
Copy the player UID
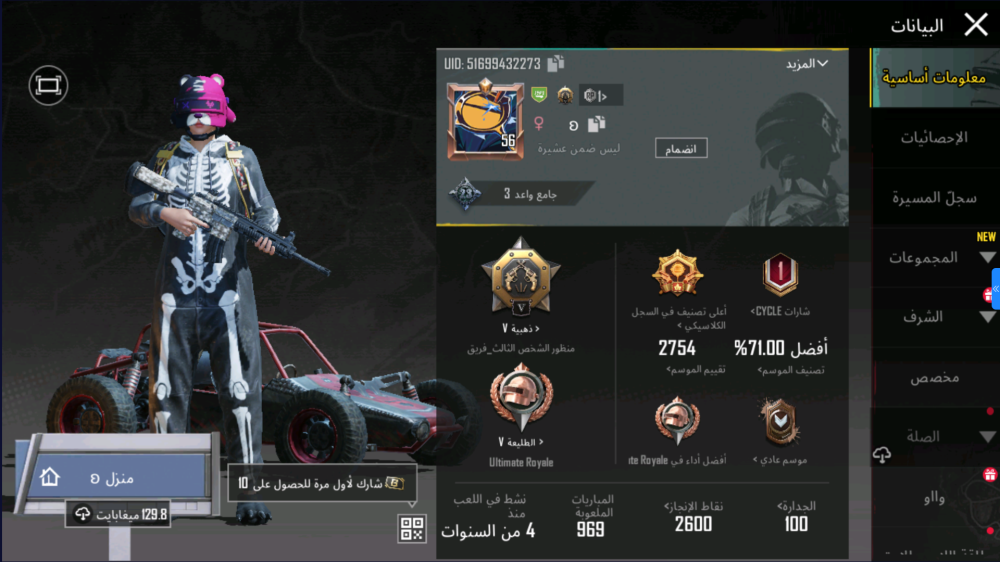click(x=556, y=64)
